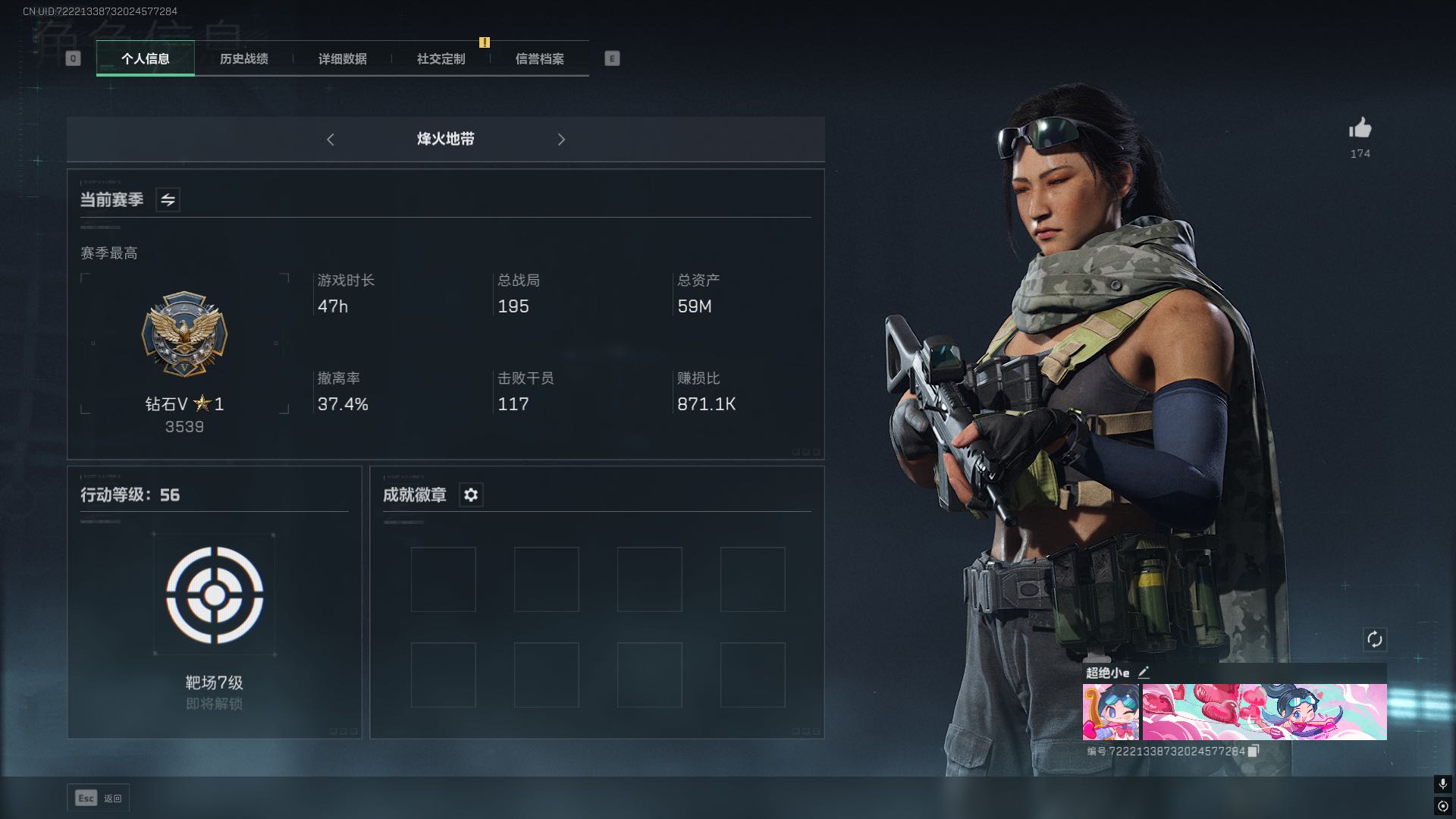Go back with the 返回 button
1456x819 pixels.
pyautogui.click(x=99, y=798)
